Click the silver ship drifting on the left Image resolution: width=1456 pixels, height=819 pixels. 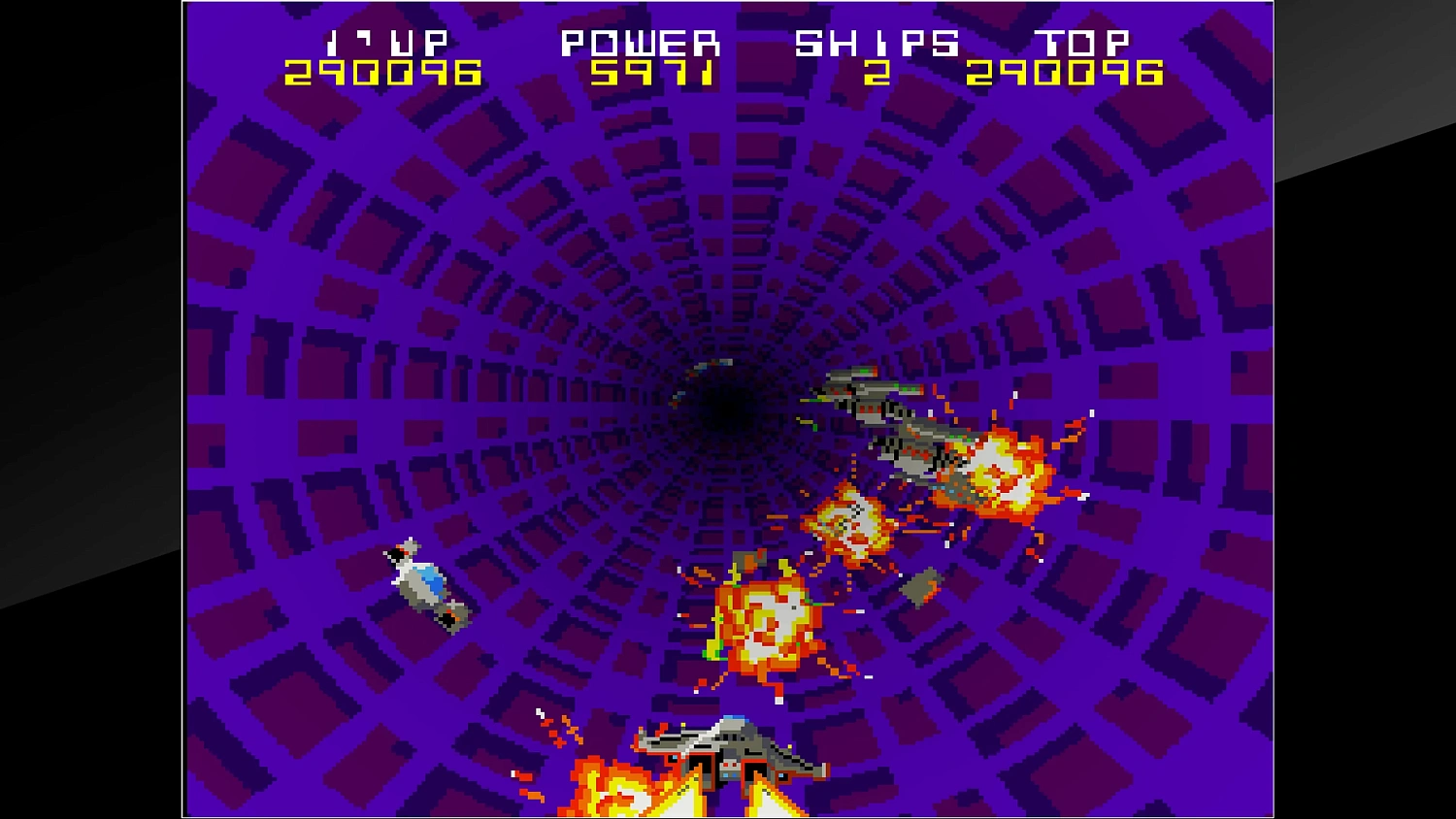[x=422, y=582]
